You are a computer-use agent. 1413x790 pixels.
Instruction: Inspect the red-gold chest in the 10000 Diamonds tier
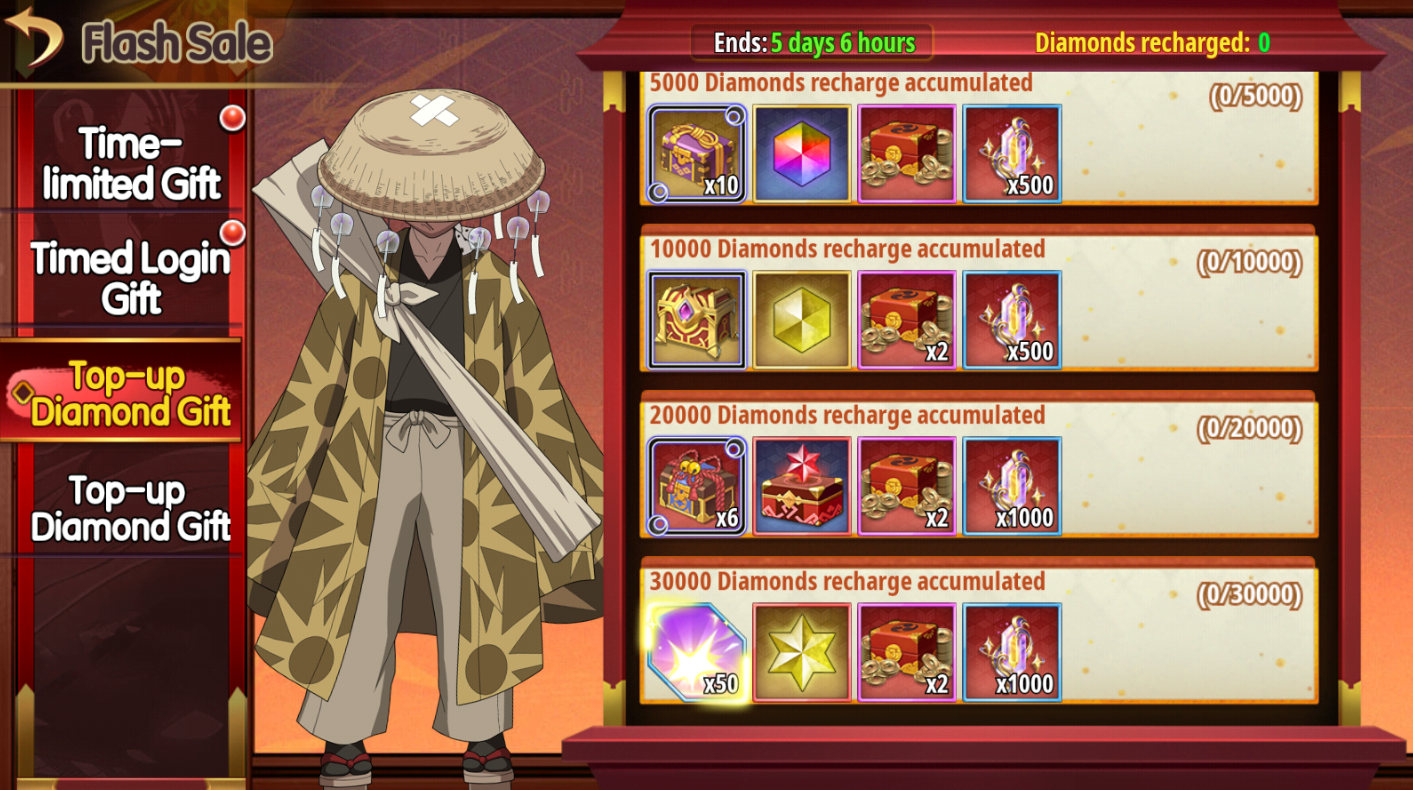[x=697, y=320]
